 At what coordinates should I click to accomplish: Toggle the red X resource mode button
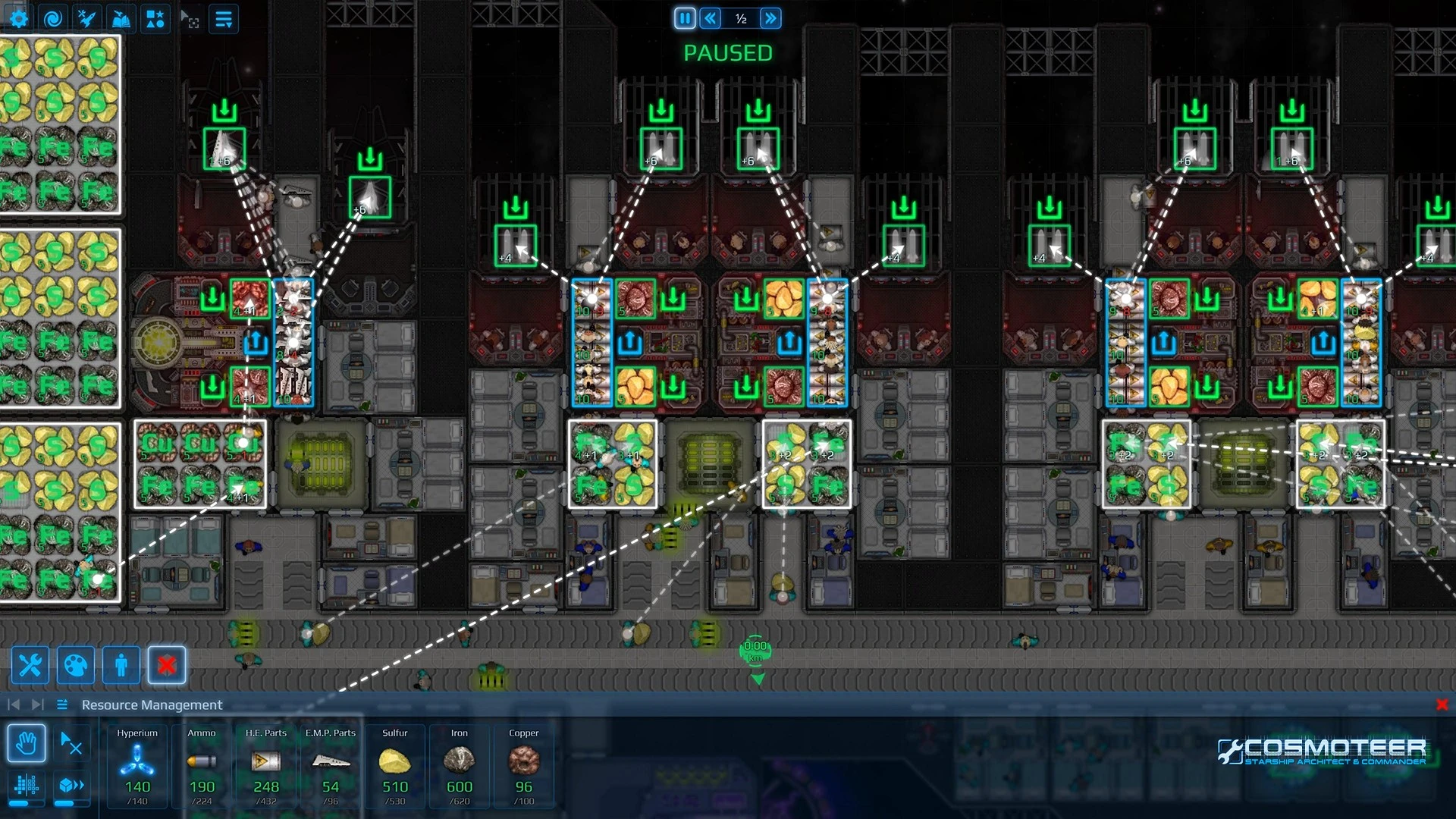pyautogui.click(x=167, y=666)
